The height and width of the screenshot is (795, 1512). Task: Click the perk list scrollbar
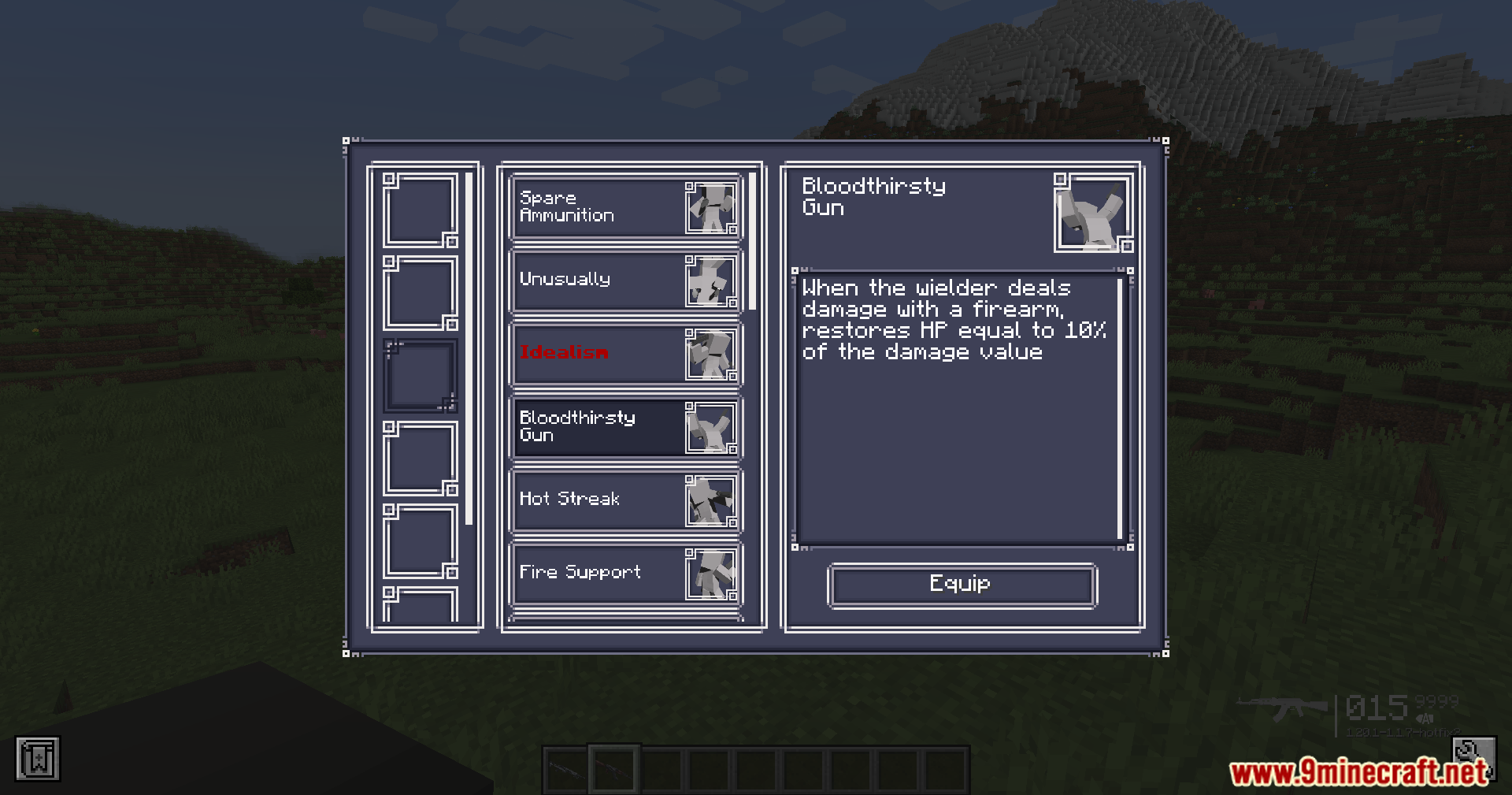(752, 241)
